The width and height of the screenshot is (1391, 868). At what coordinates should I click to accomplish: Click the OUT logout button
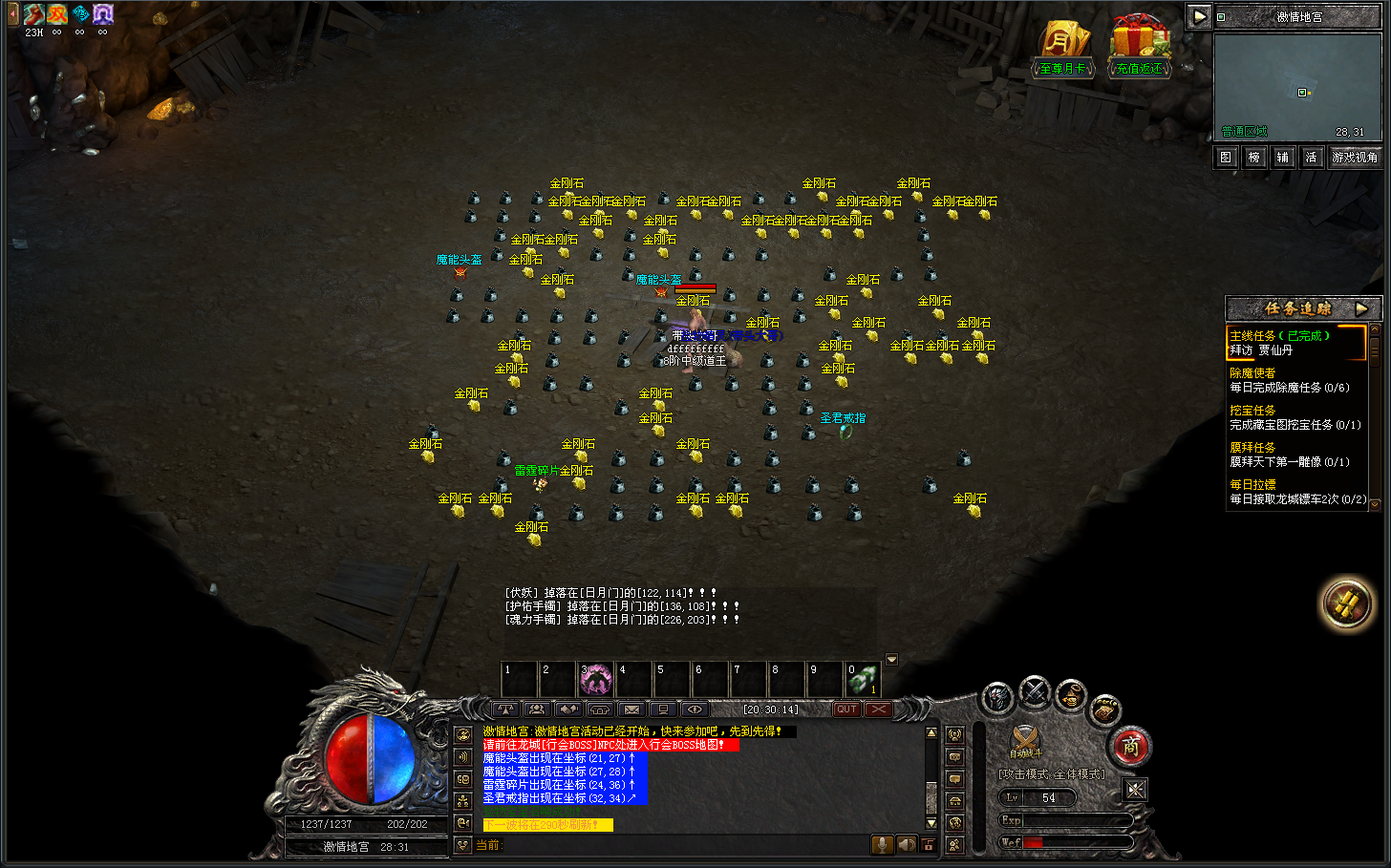846,709
